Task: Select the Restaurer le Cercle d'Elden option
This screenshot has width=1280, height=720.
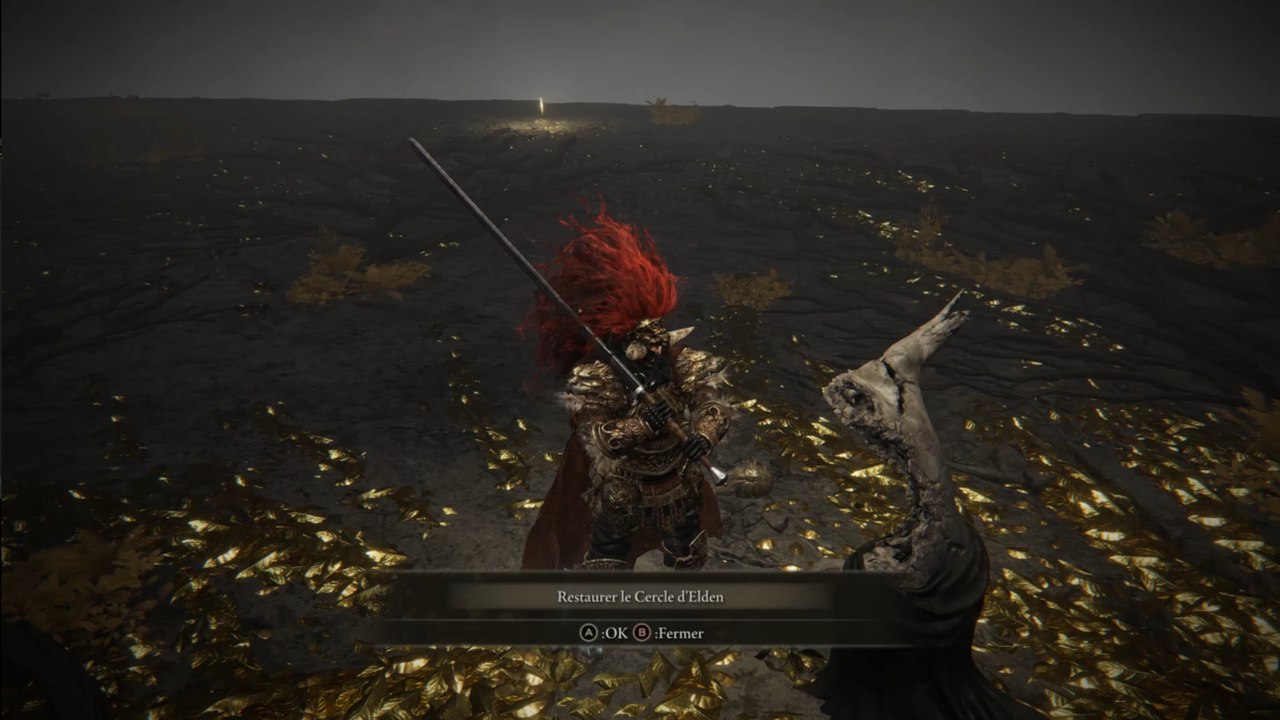Action: [640, 597]
